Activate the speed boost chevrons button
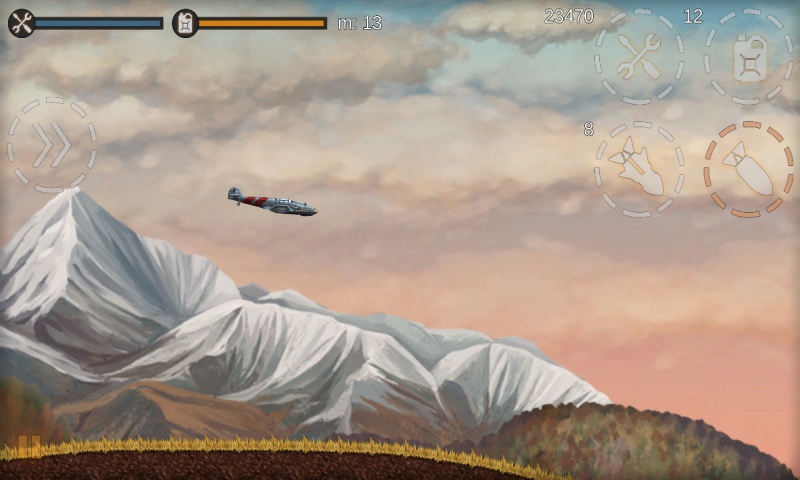This screenshot has height=480, width=800. [52, 146]
